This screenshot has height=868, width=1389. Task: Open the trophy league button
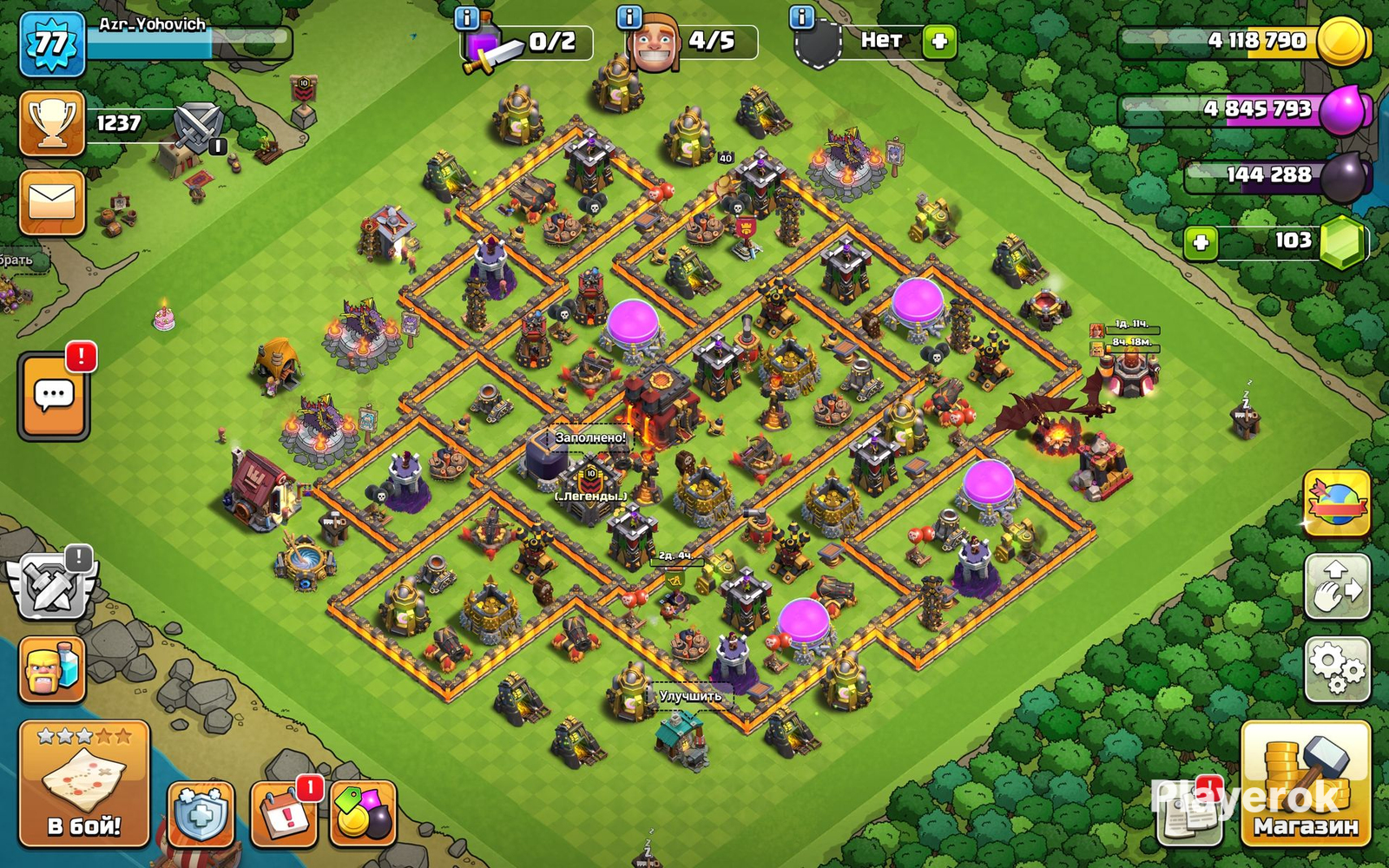coord(52,123)
